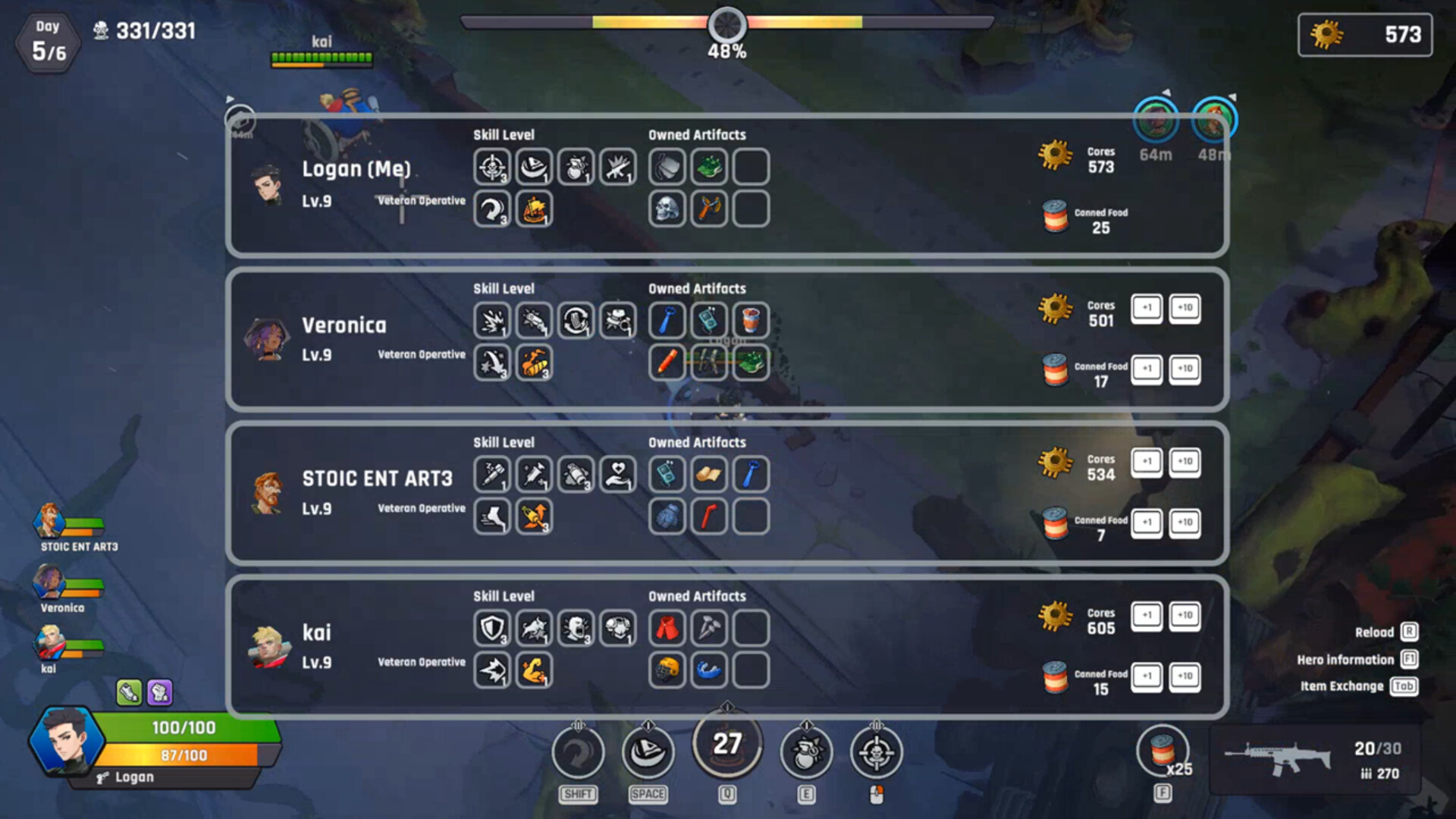Select the melee swing ability bound to SPACE
This screenshot has height=819, width=1456.
point(648,752)
